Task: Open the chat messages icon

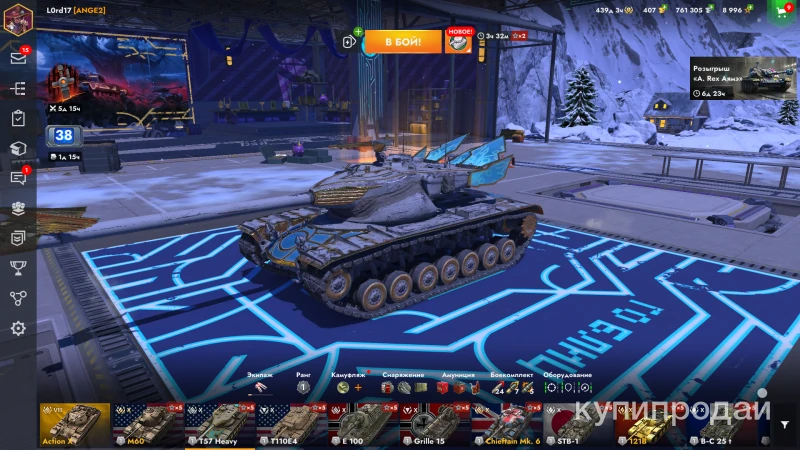Action: pos(18,178)
